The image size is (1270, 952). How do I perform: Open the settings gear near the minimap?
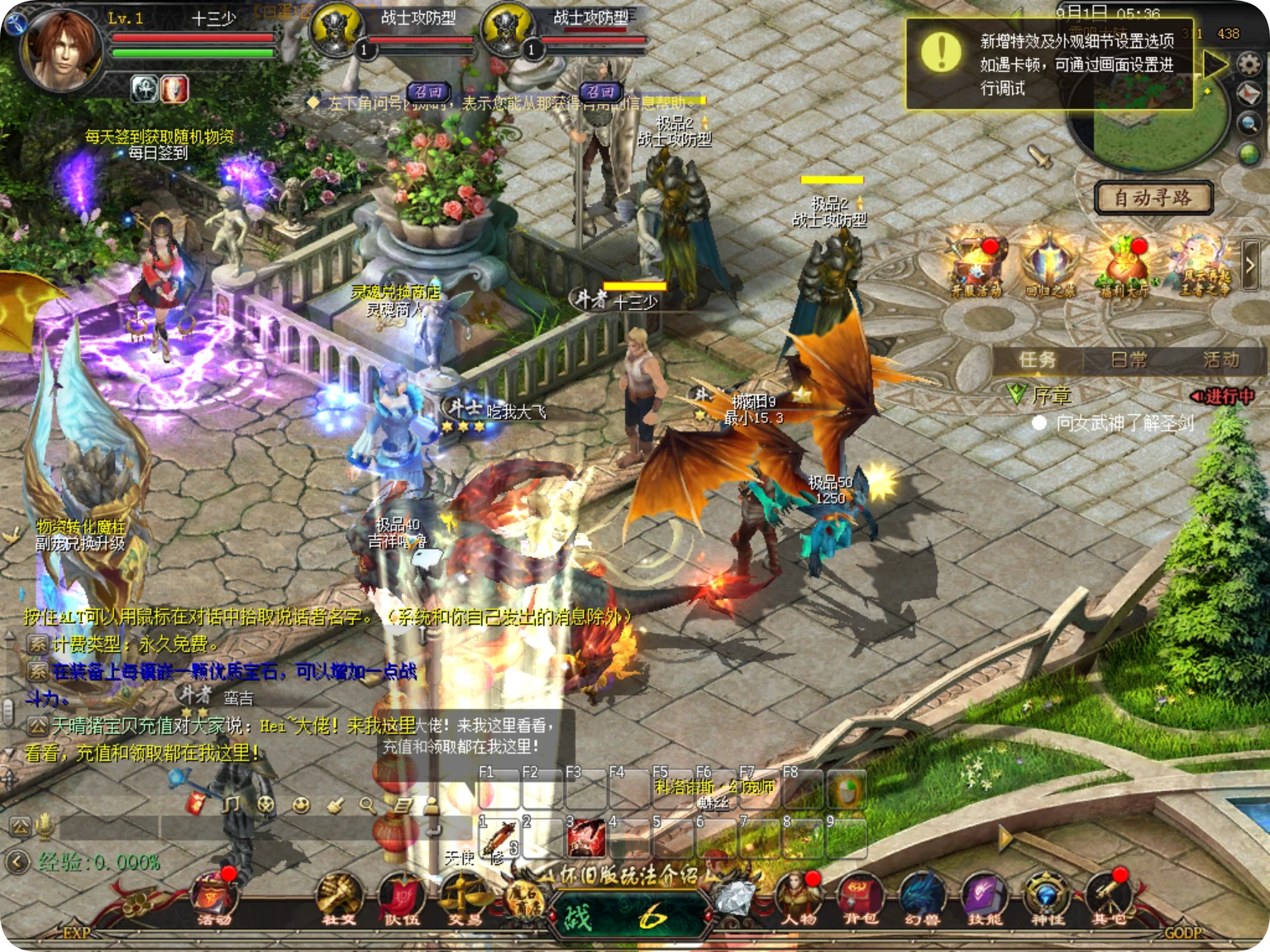point(1249,64)
